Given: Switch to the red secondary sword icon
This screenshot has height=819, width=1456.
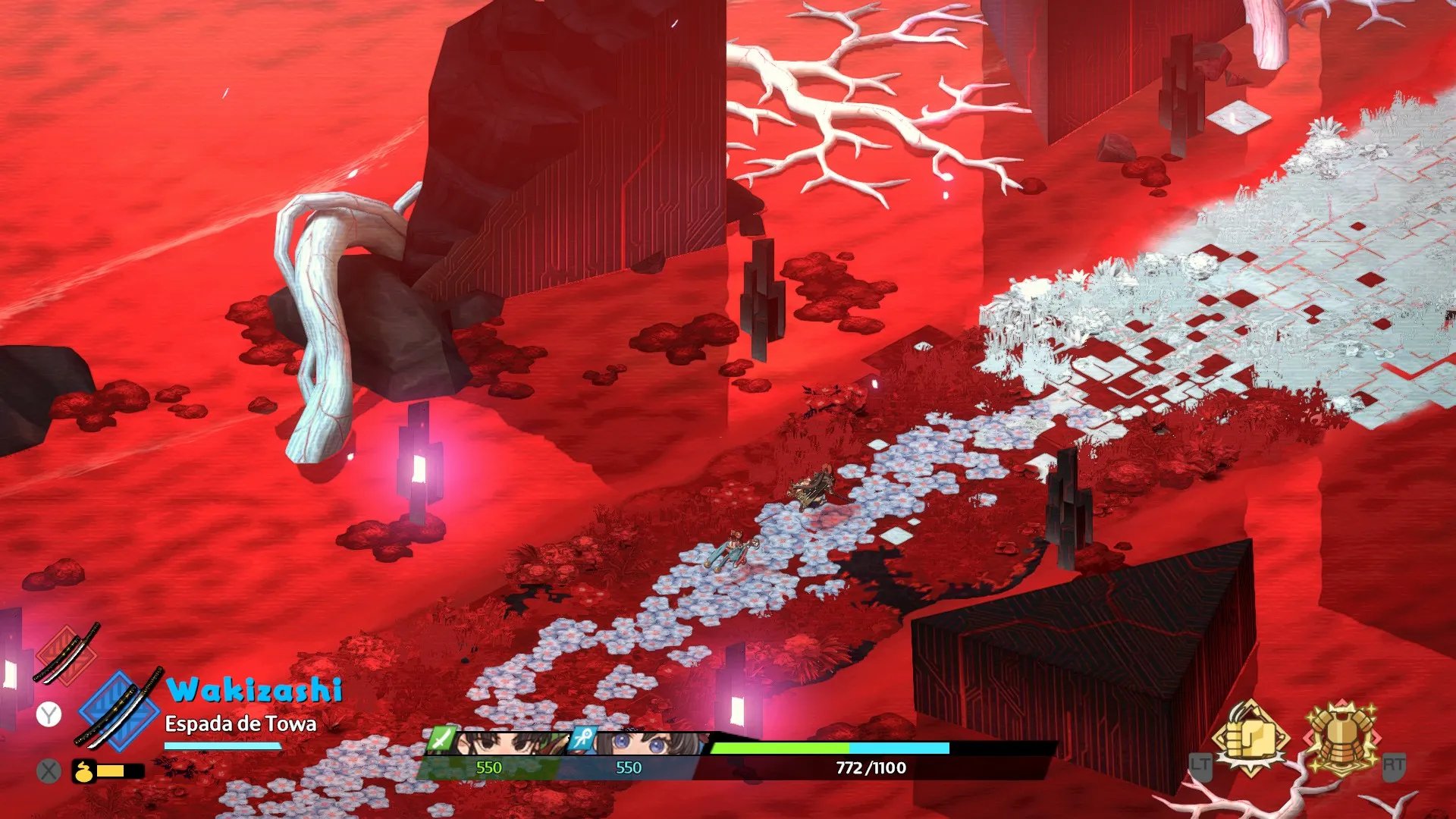Looking at the screenshot, I should pyautogui.click(x=67, y=653).
